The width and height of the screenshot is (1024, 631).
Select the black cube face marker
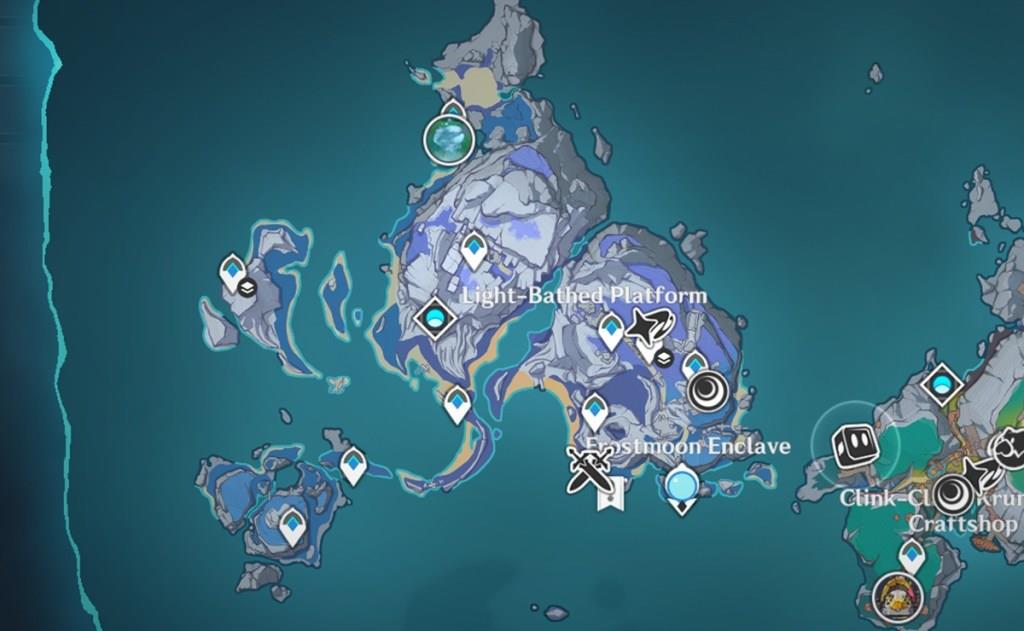click(x=855, y=446)
